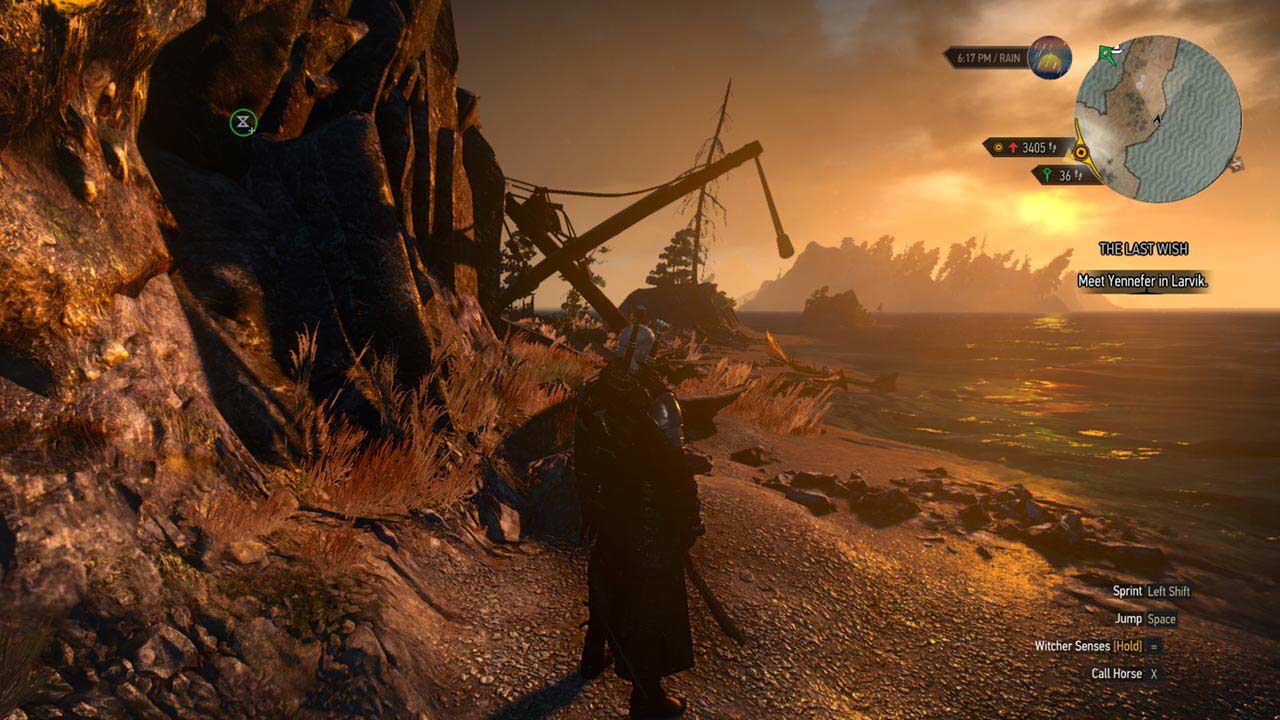The image size is (1280, 720).
Task: Open The Last Wish tracked quest
Action: point(1143,249)
